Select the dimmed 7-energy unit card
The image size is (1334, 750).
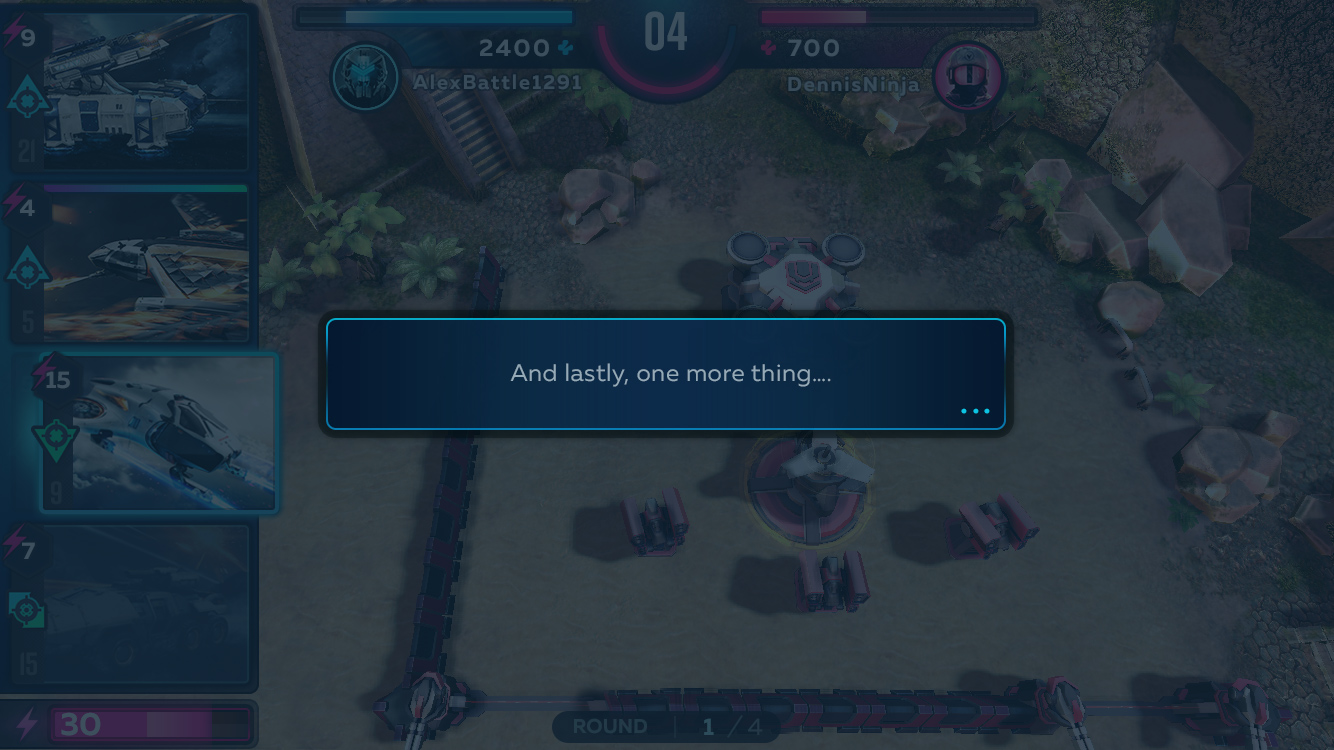(130, 604)
